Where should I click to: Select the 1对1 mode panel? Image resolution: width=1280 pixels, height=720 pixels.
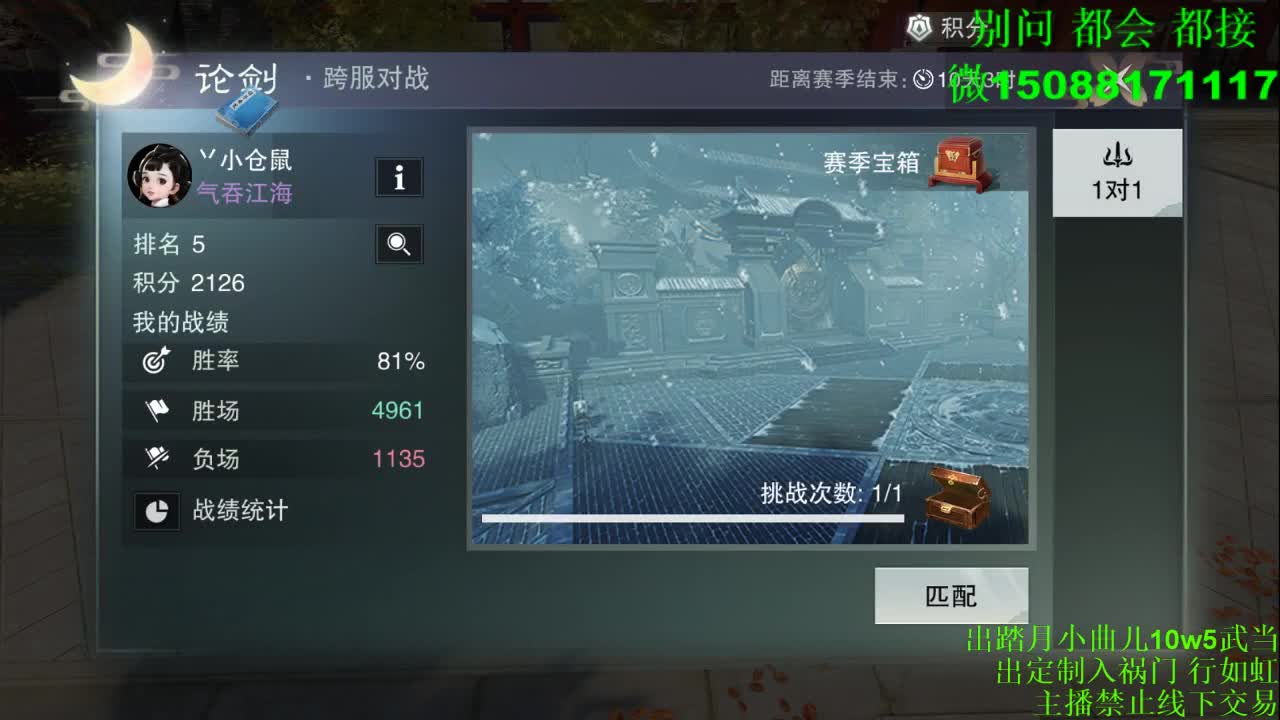[1117, 172]
